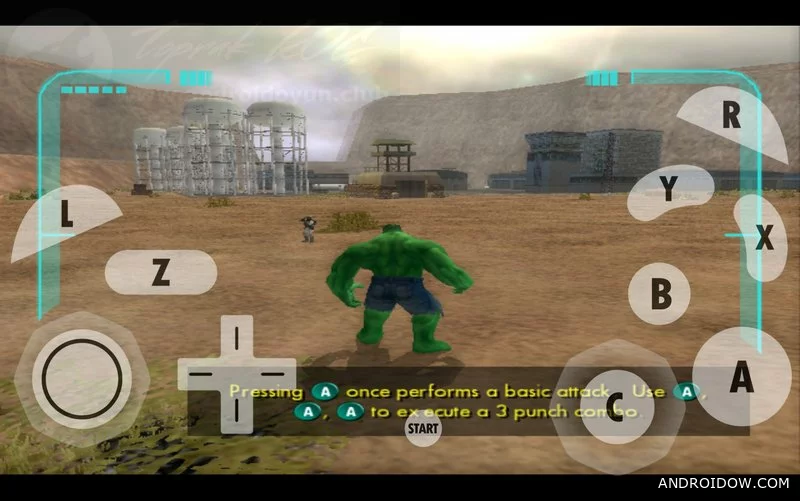Tap the R shoulder button
The width and height of the screenshot is (800, 501).
point(731,116)
